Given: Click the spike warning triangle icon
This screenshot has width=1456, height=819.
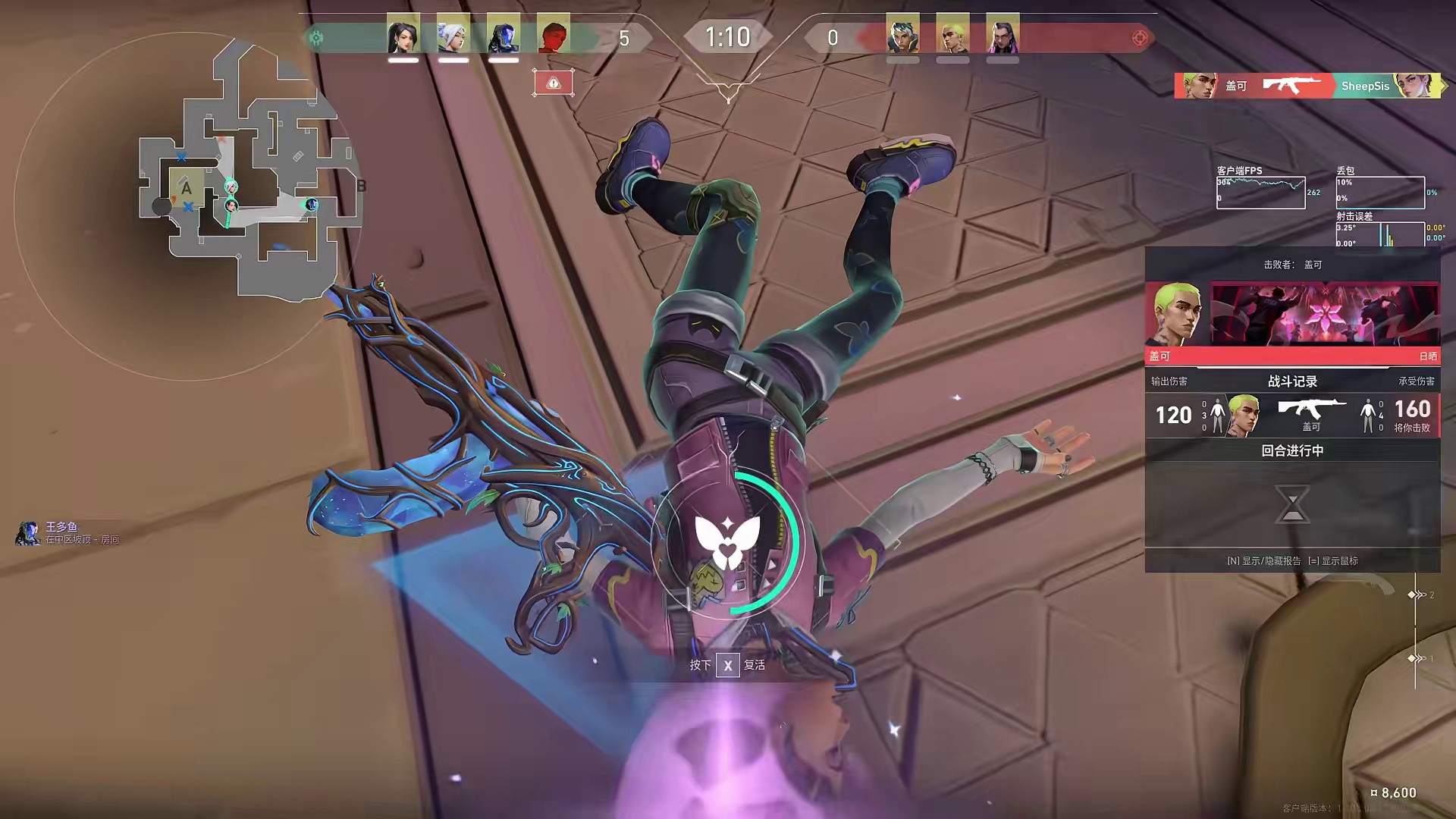Looking at the screenshot, I should coord(554,83).
